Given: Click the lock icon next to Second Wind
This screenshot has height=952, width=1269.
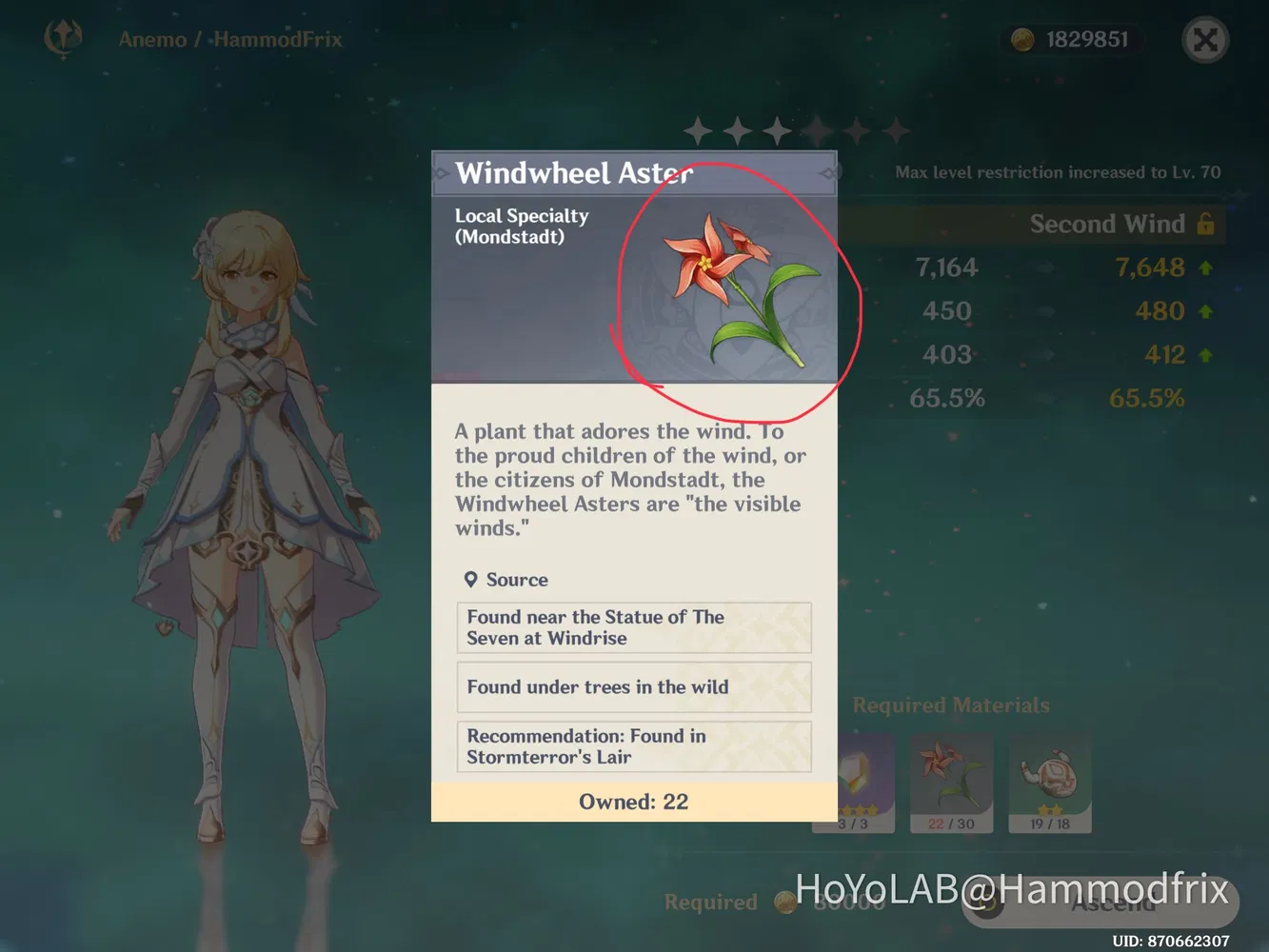Looking at the screenshot, I should click(1206, 225).
